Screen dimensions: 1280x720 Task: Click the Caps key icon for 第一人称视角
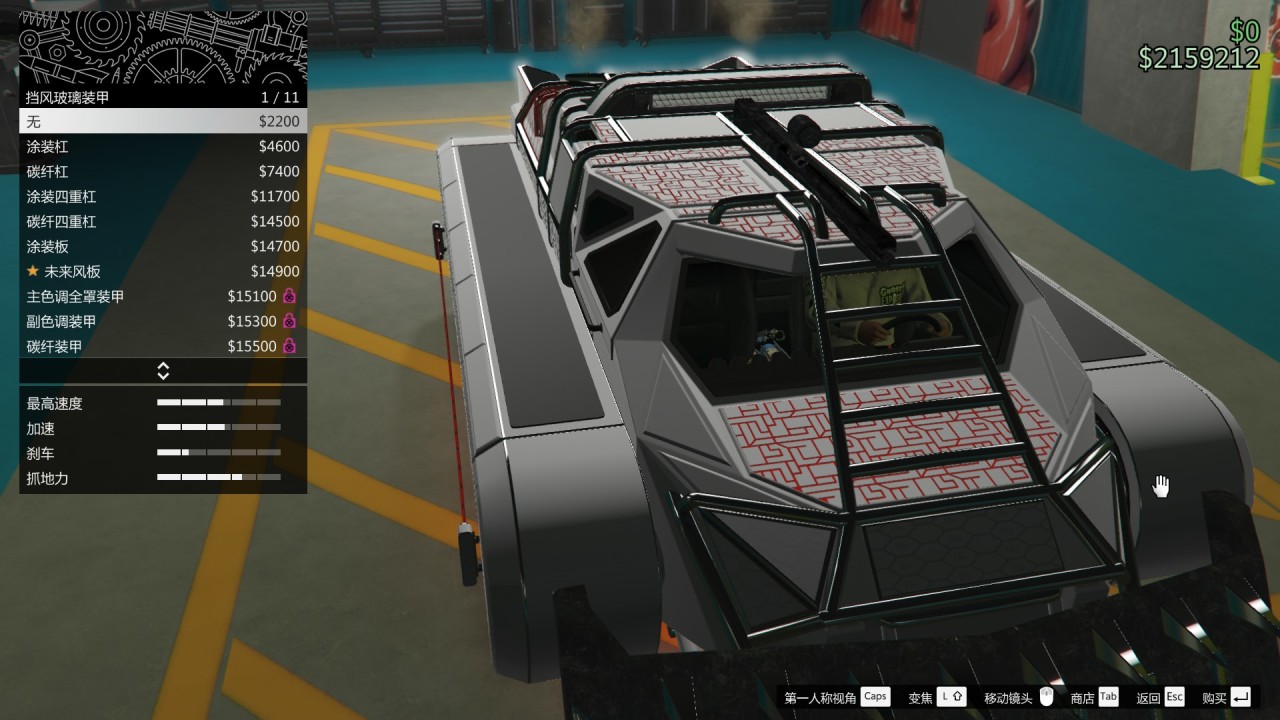[874, 696]
